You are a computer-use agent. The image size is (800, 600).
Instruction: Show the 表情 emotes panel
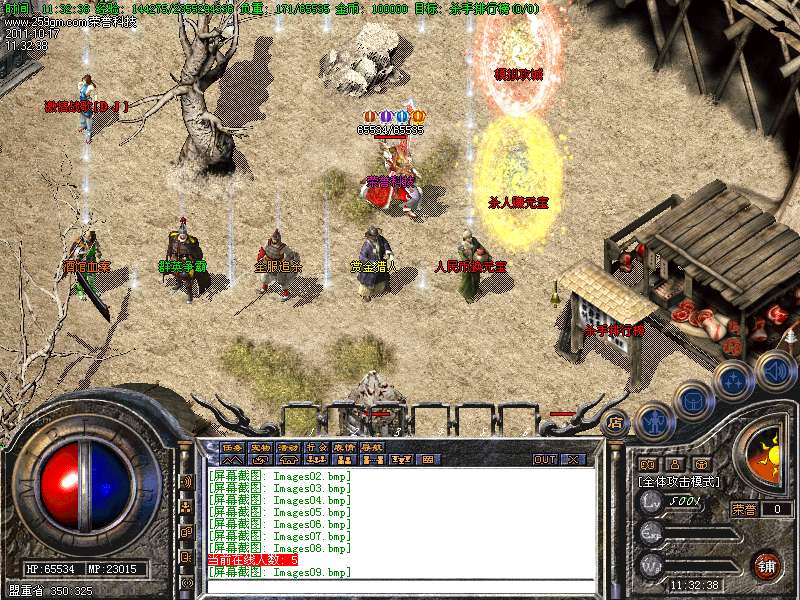point(344,448)
